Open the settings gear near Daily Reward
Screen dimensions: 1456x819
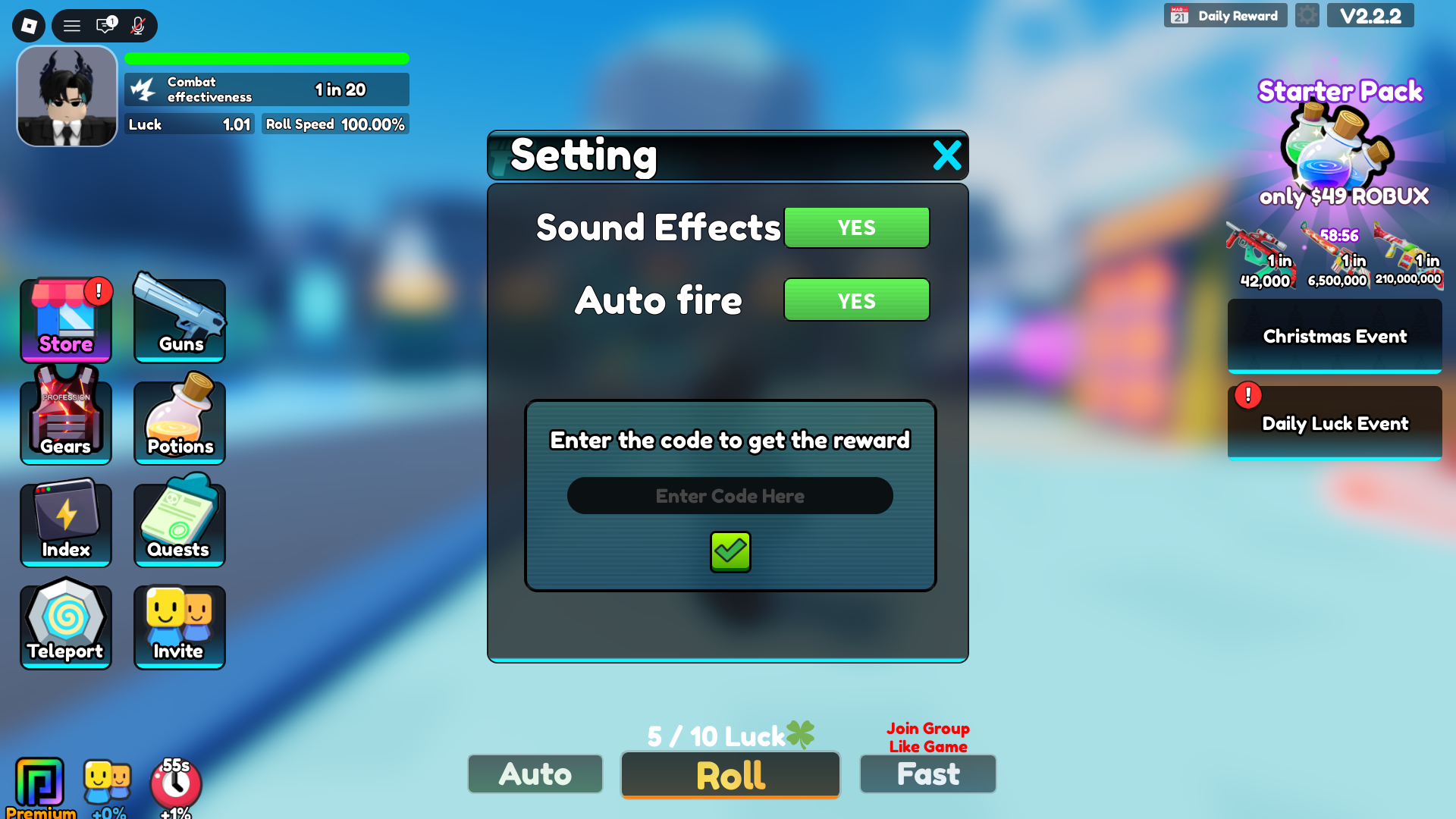point(1307,15)
